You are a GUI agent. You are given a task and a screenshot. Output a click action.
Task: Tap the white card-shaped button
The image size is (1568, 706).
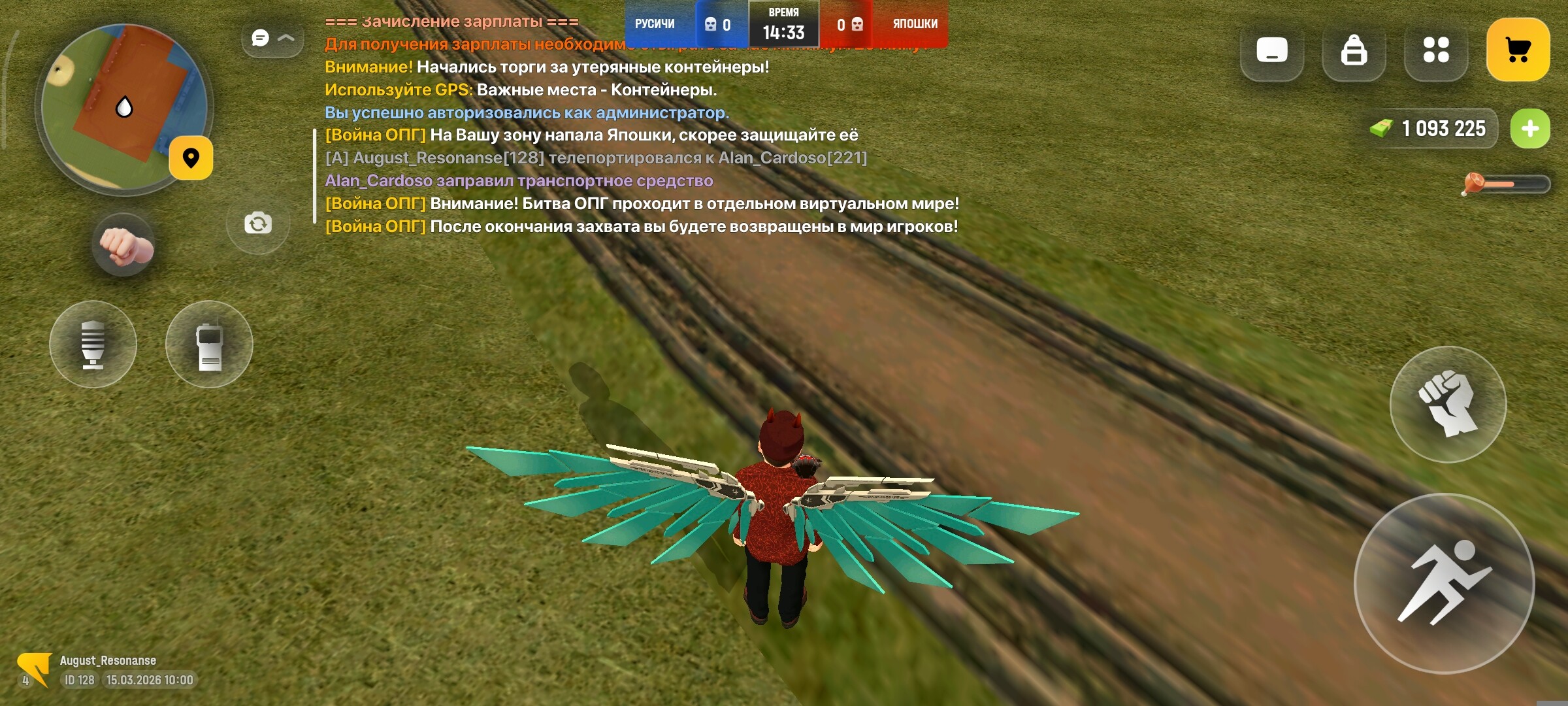tap(1271, 50)
